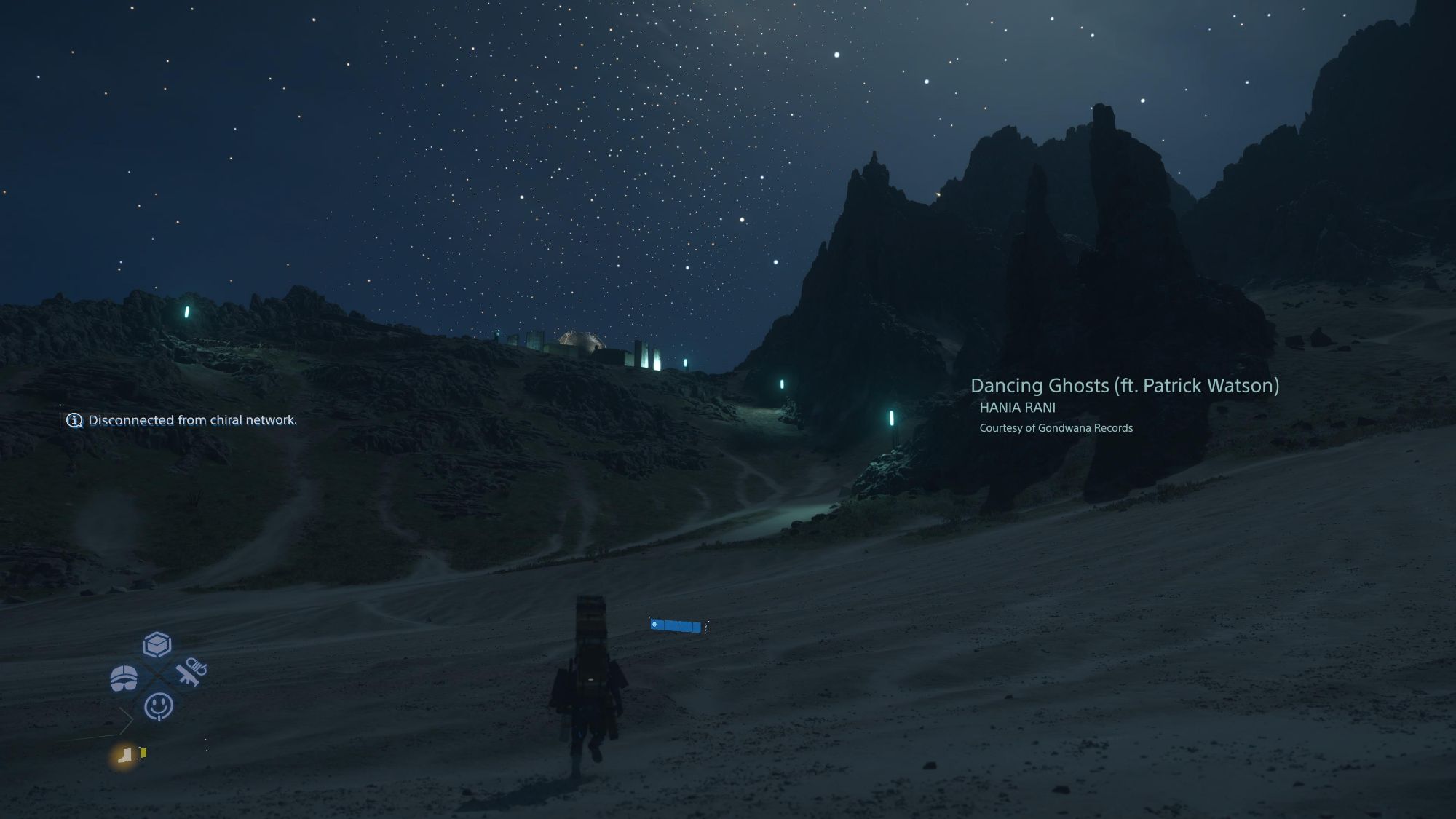Screen dimensions: 1456x819
Task: Select the cap and goggles equipment icon
Action: click(124, 677)
